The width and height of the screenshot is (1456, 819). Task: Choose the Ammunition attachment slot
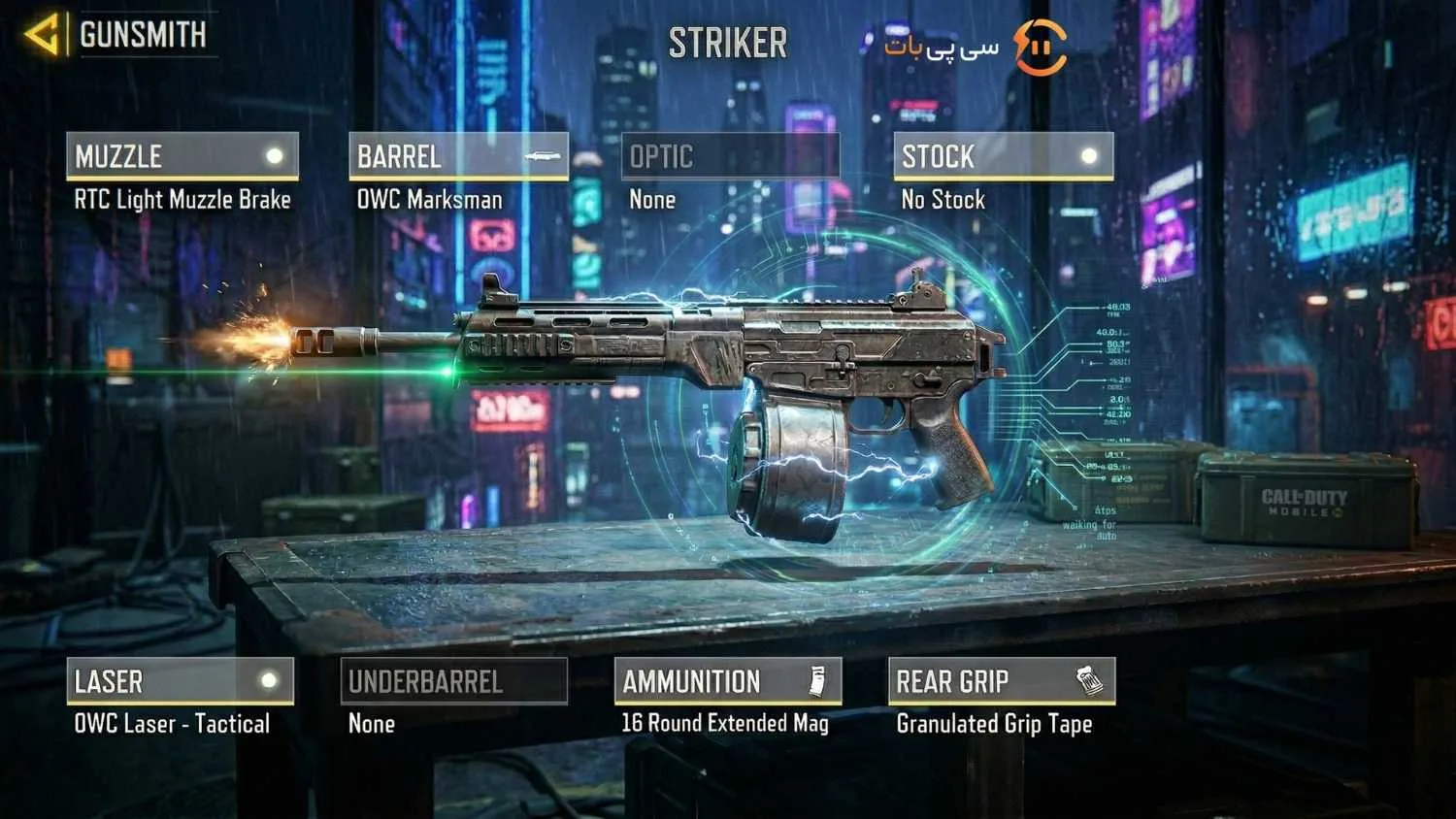point(727,681)
